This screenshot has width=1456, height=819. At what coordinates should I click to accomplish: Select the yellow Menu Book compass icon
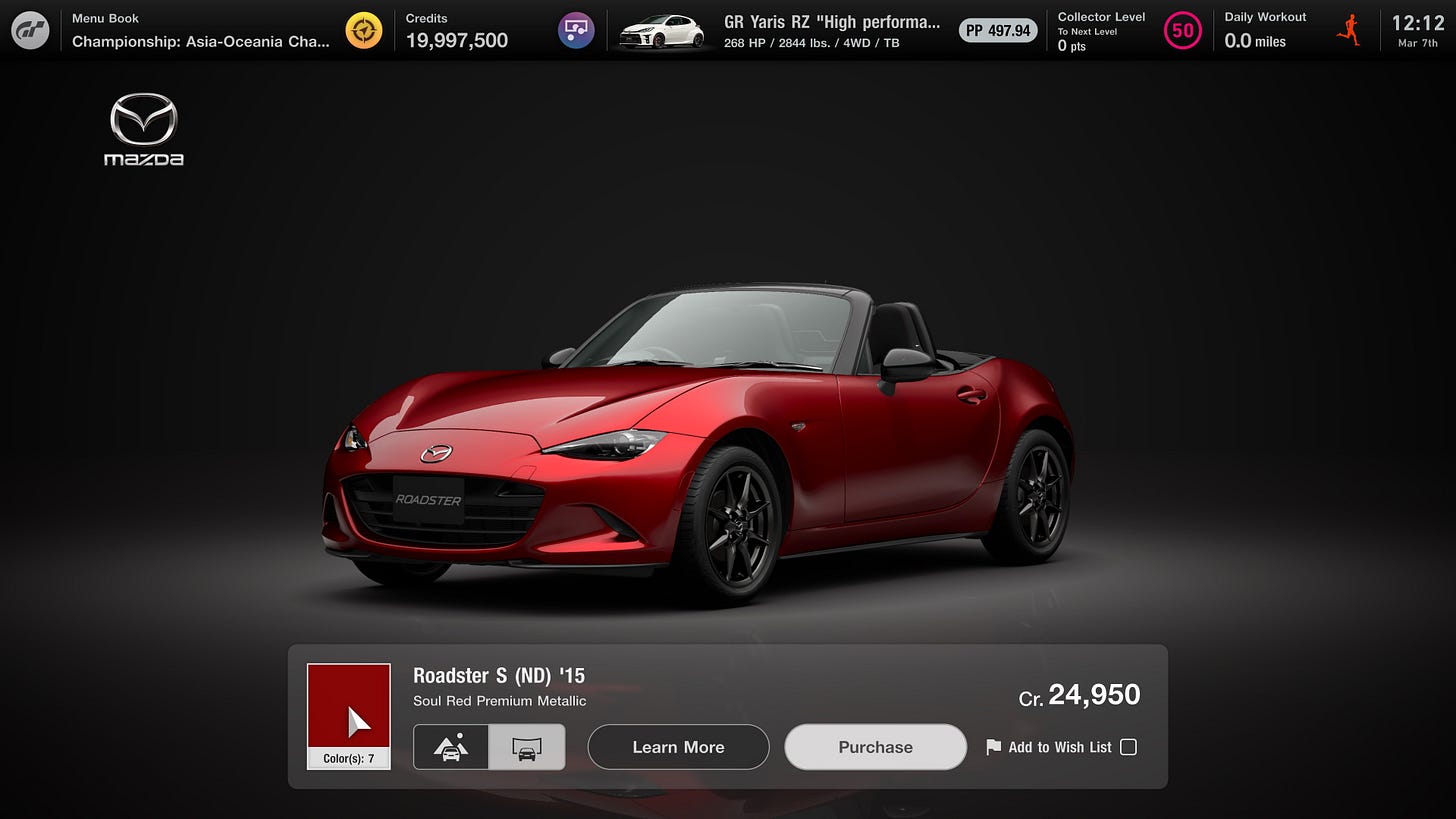point(363,30)
